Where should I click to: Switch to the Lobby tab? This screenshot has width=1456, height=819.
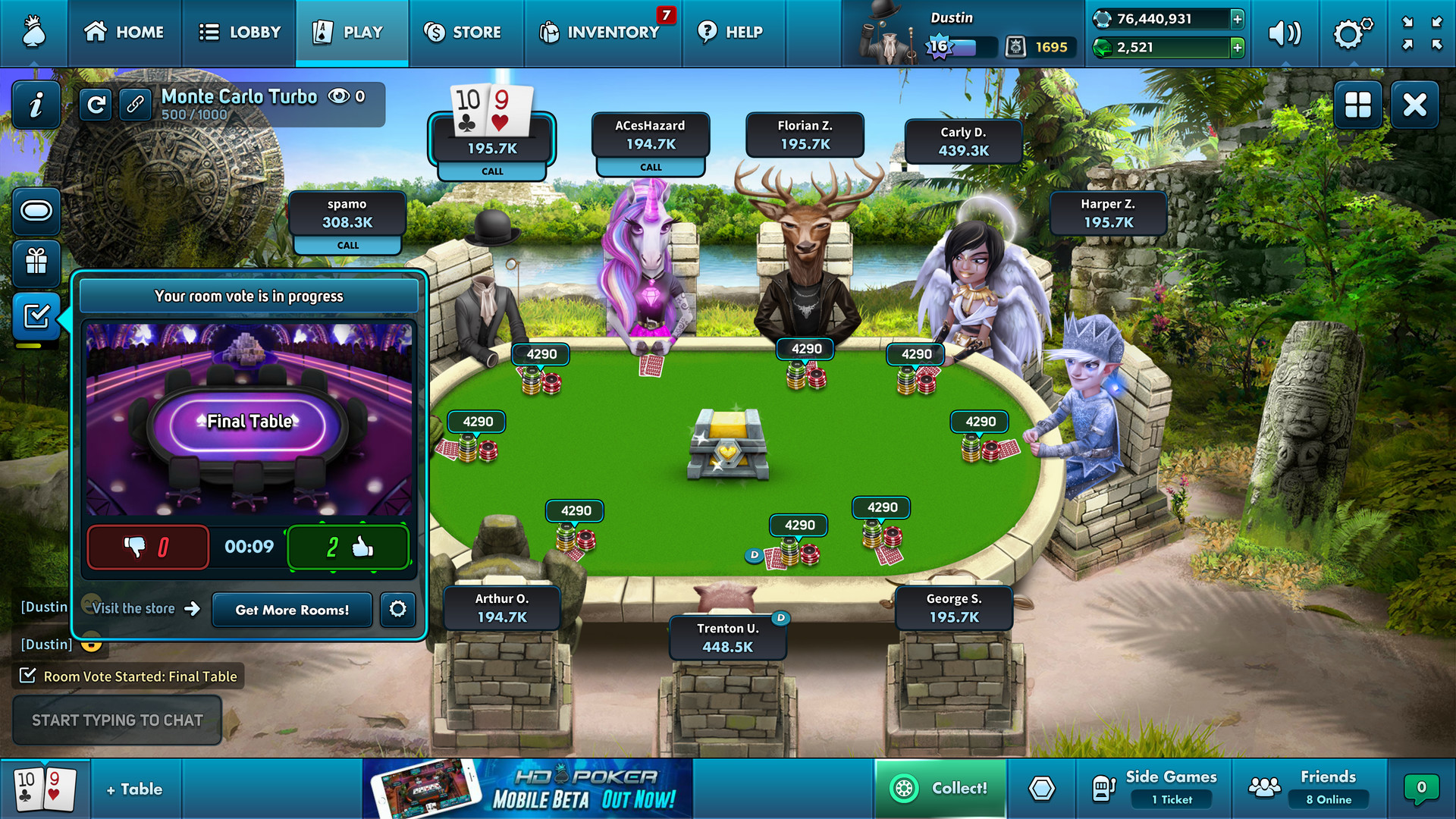pos(239,33)
